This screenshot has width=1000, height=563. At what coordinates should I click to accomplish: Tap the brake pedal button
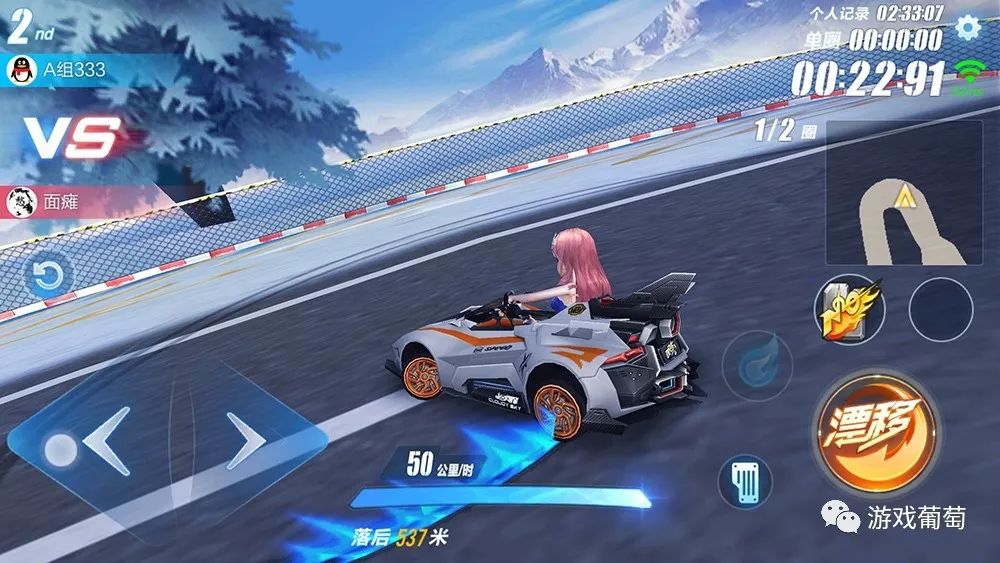745,482
